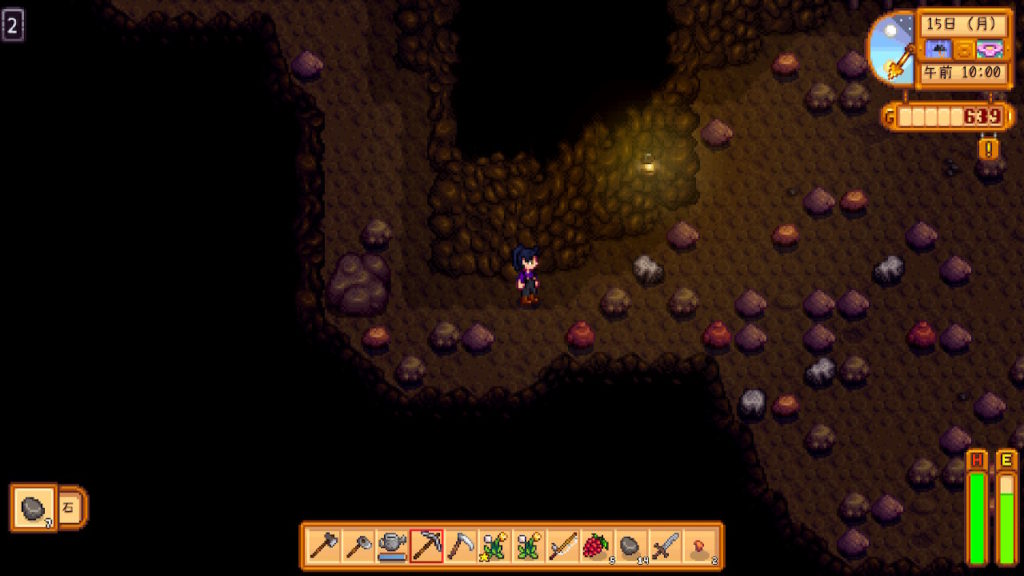Choose the stone stack of 14

coord(631,546)
